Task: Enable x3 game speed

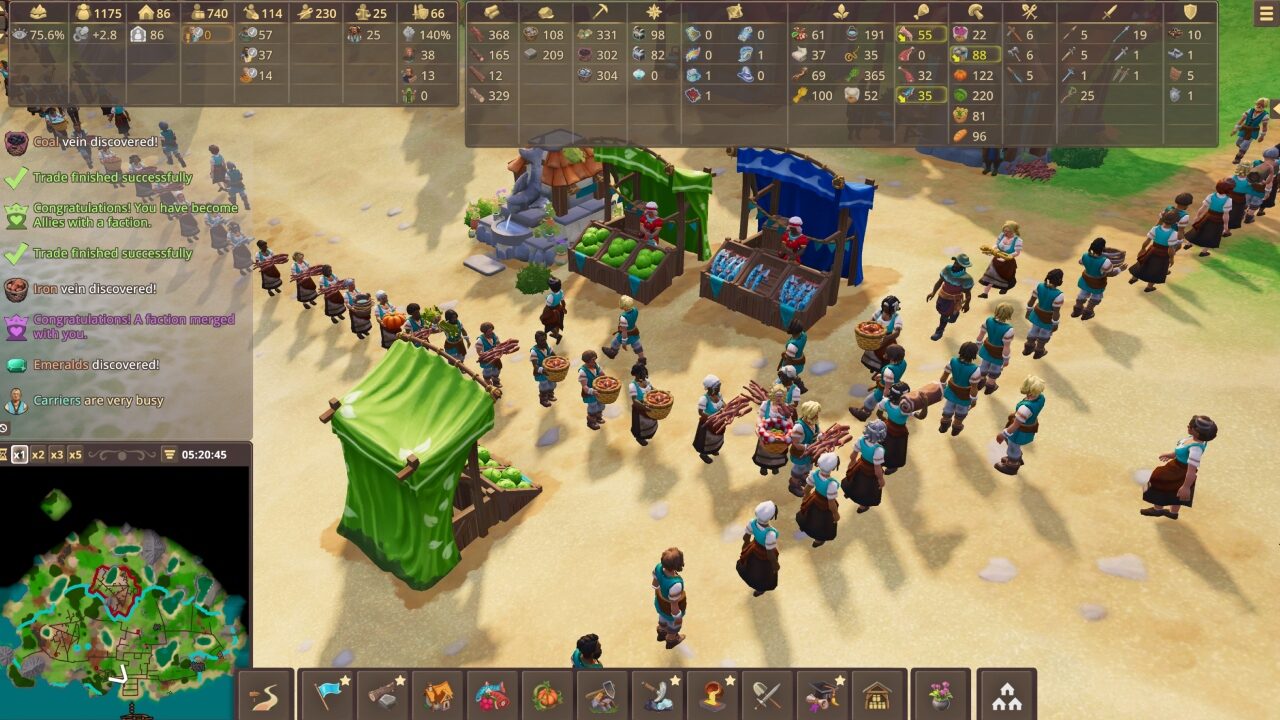Action: pos(56,455)
